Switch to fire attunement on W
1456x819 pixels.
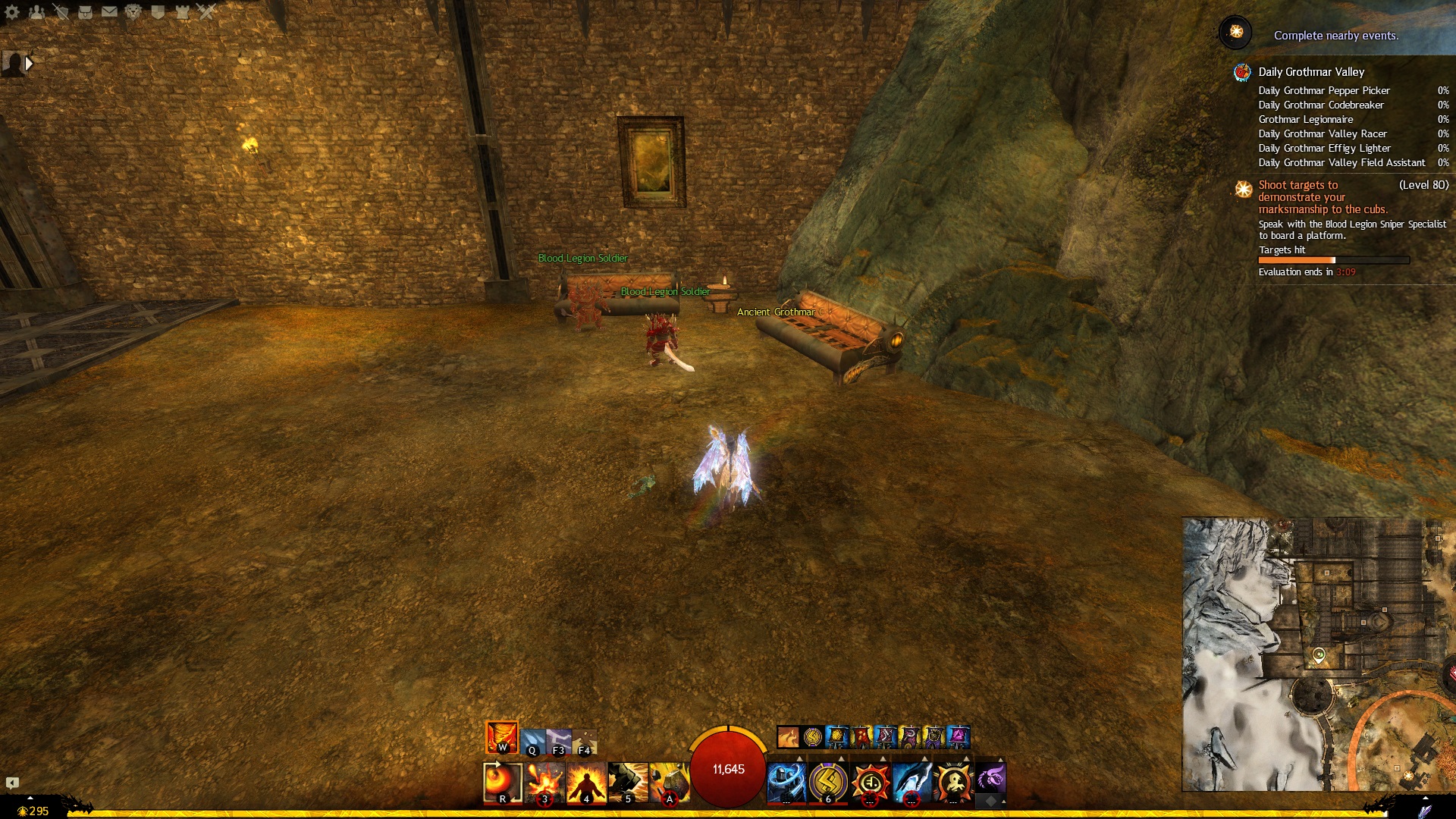tap(501, 736)
